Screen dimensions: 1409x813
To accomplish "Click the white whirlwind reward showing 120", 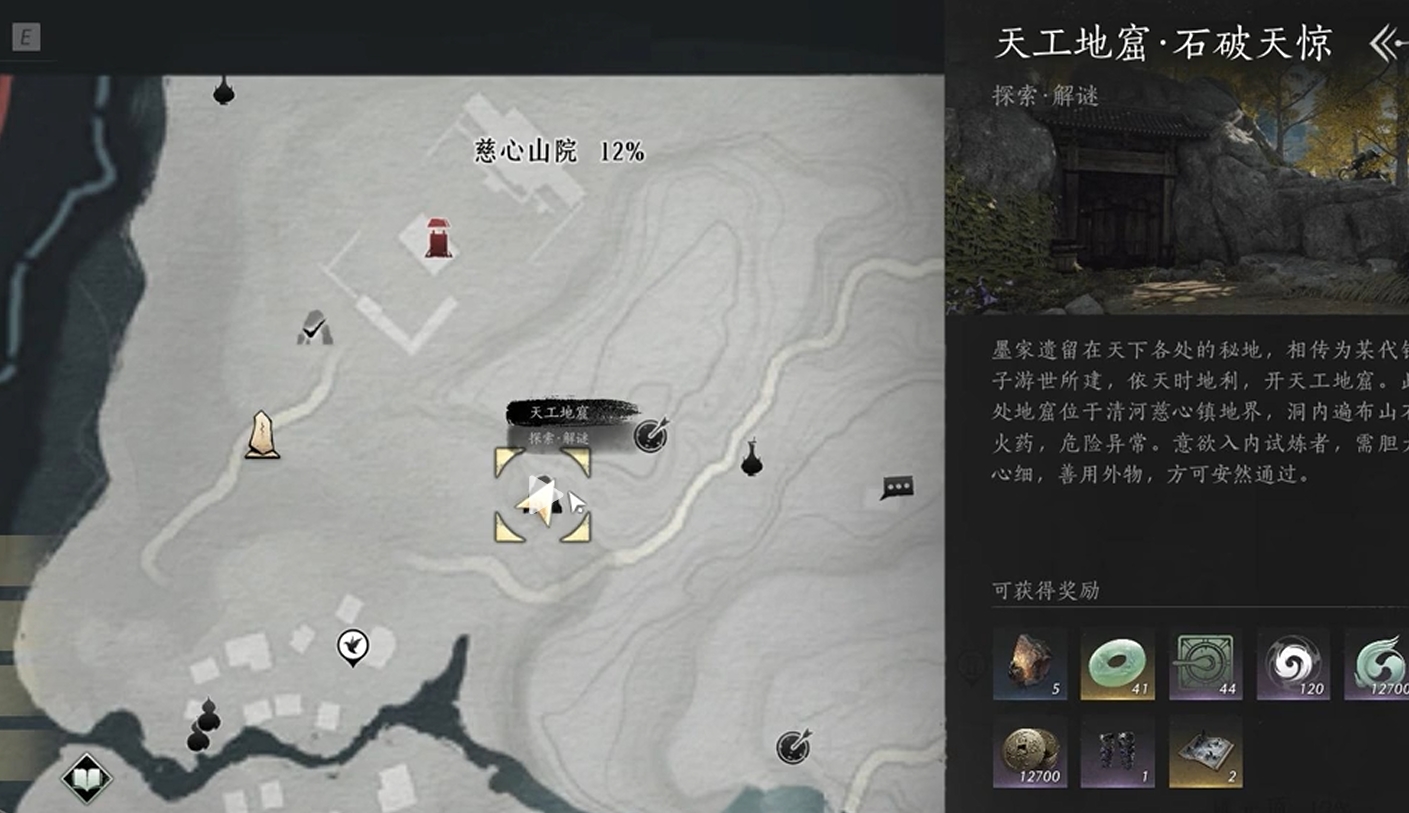I will click(1293, 662).
